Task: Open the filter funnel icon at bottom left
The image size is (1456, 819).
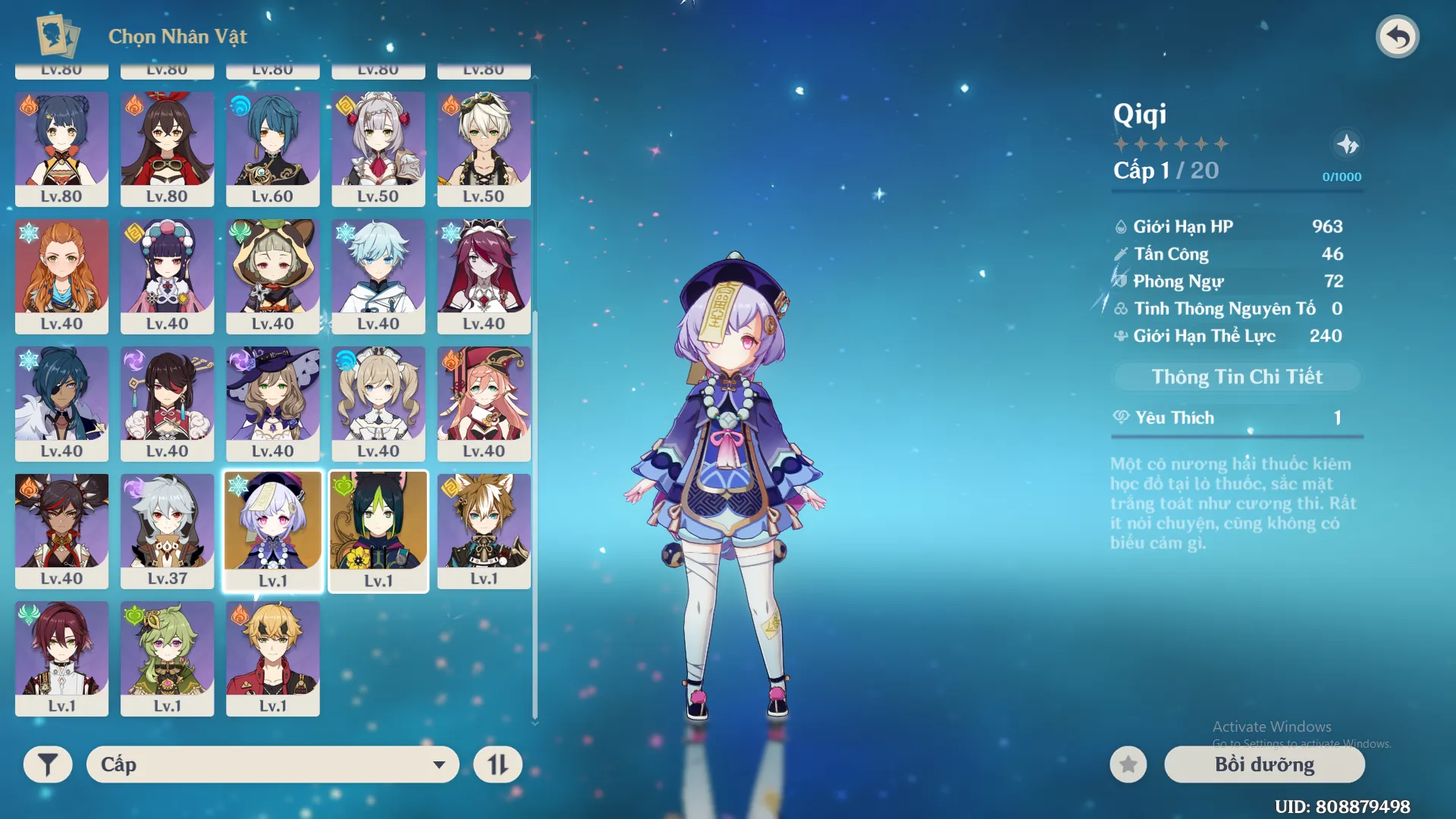Action: pos(48,764)
